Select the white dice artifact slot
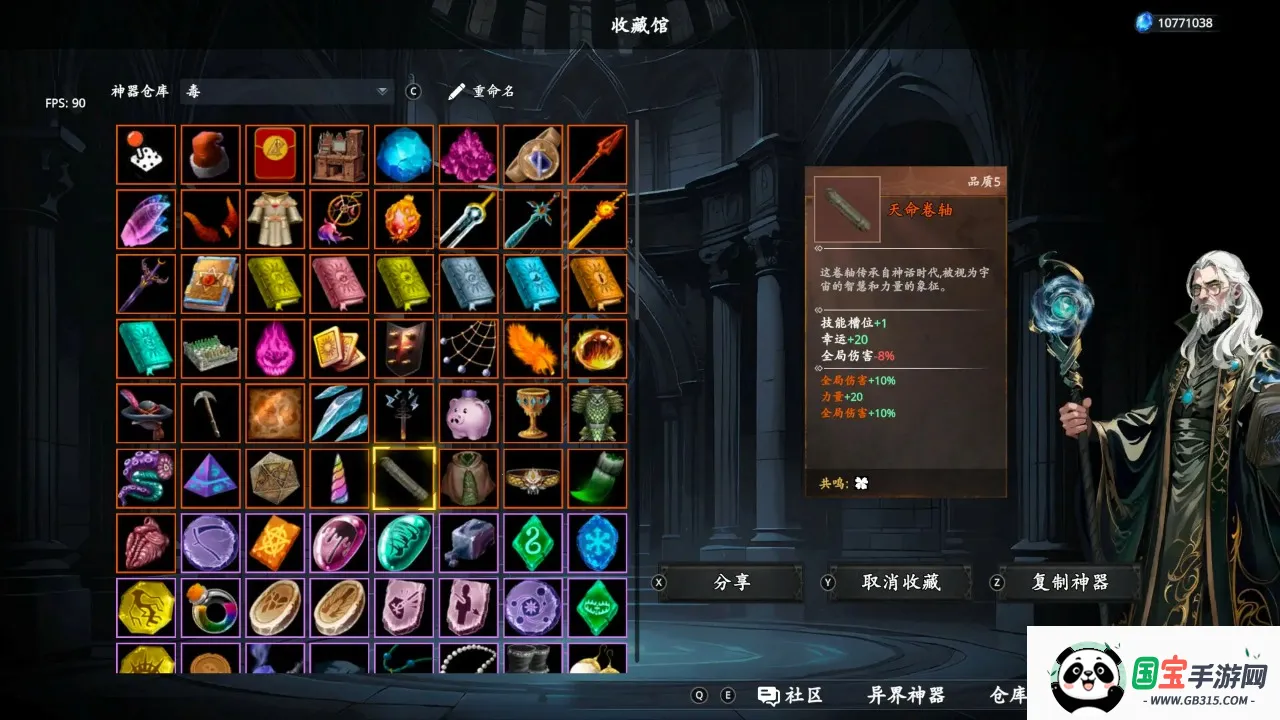Screen dimensions: 1280x720 pyautogui.click(x=146, y=155)
